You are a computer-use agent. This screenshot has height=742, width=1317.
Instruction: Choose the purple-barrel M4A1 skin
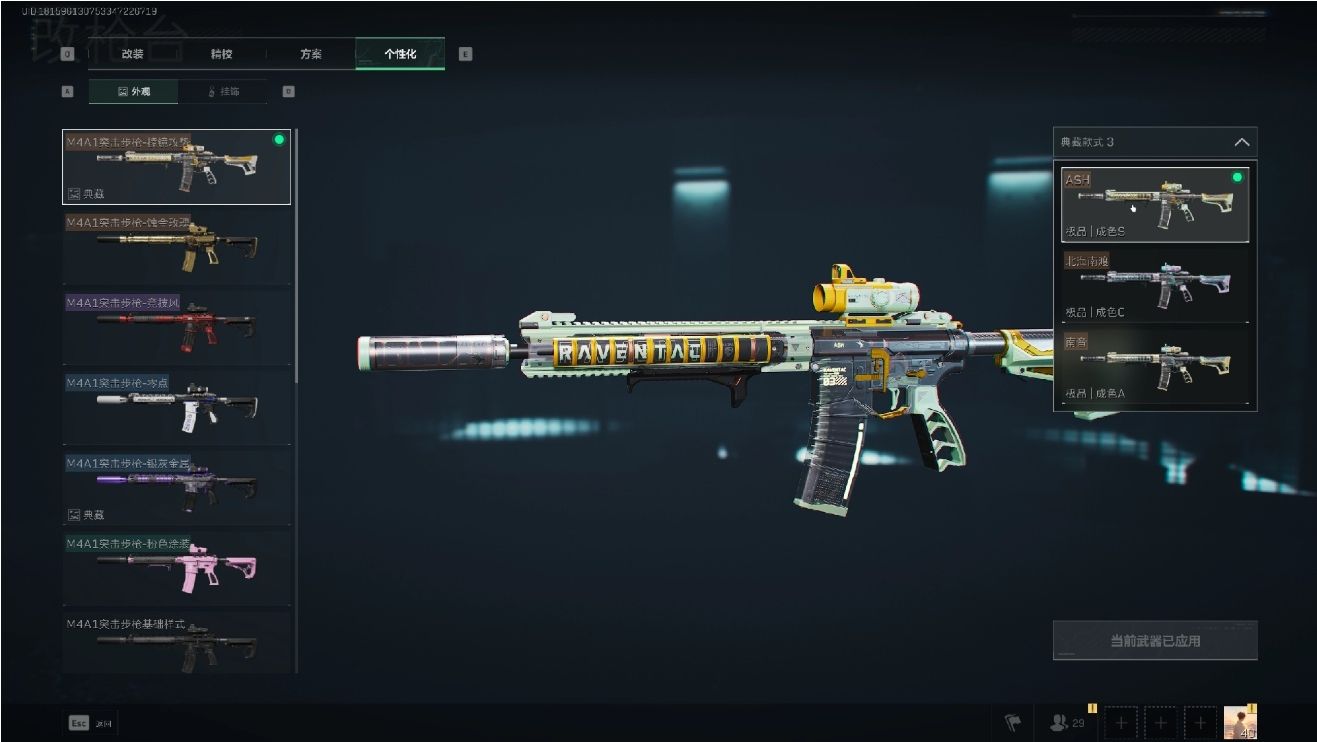pyautogui.click(x=176, y=488)
